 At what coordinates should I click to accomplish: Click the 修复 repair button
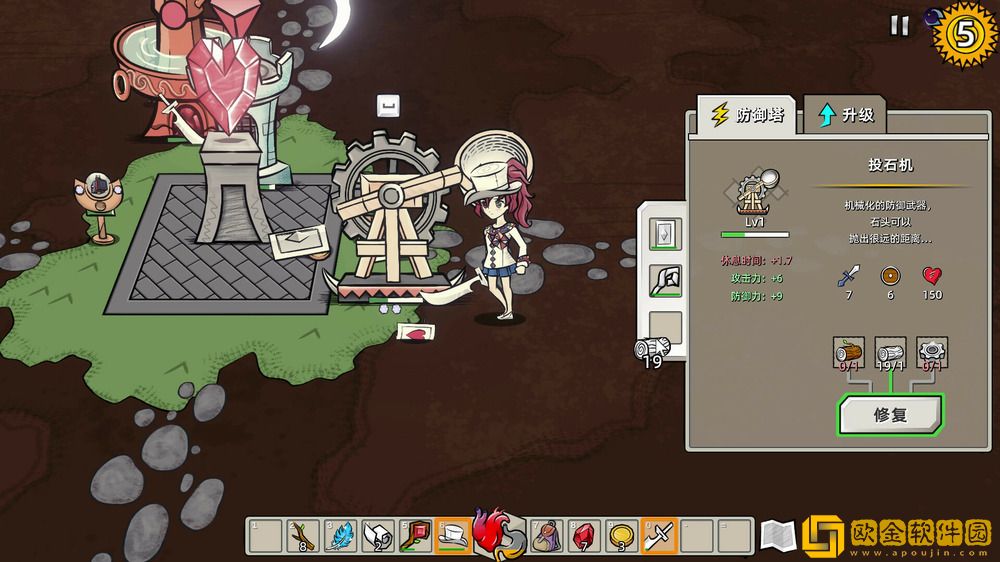tap(890, 415)
